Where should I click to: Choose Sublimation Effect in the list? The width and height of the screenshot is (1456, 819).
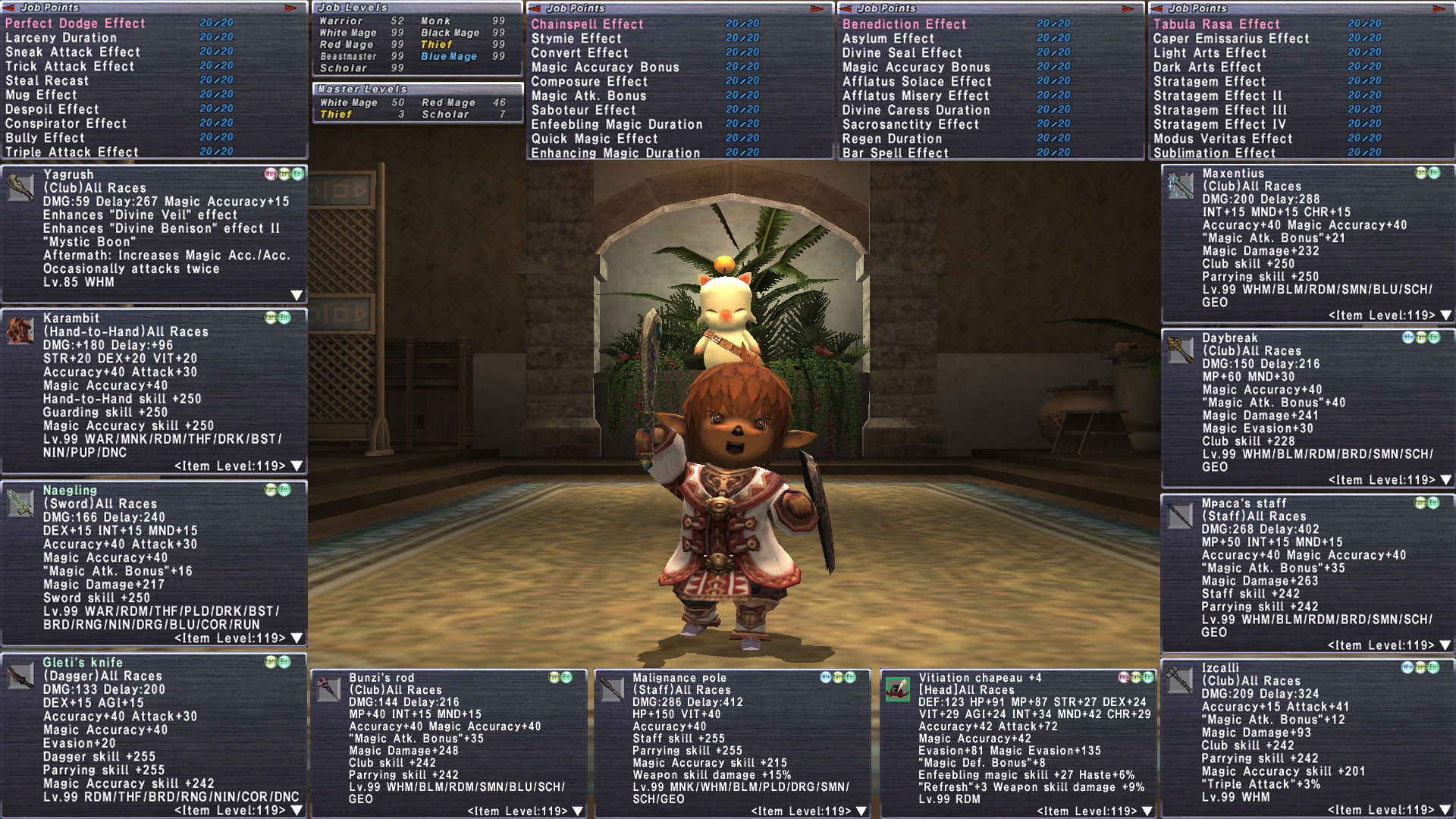click(1214, 153)
